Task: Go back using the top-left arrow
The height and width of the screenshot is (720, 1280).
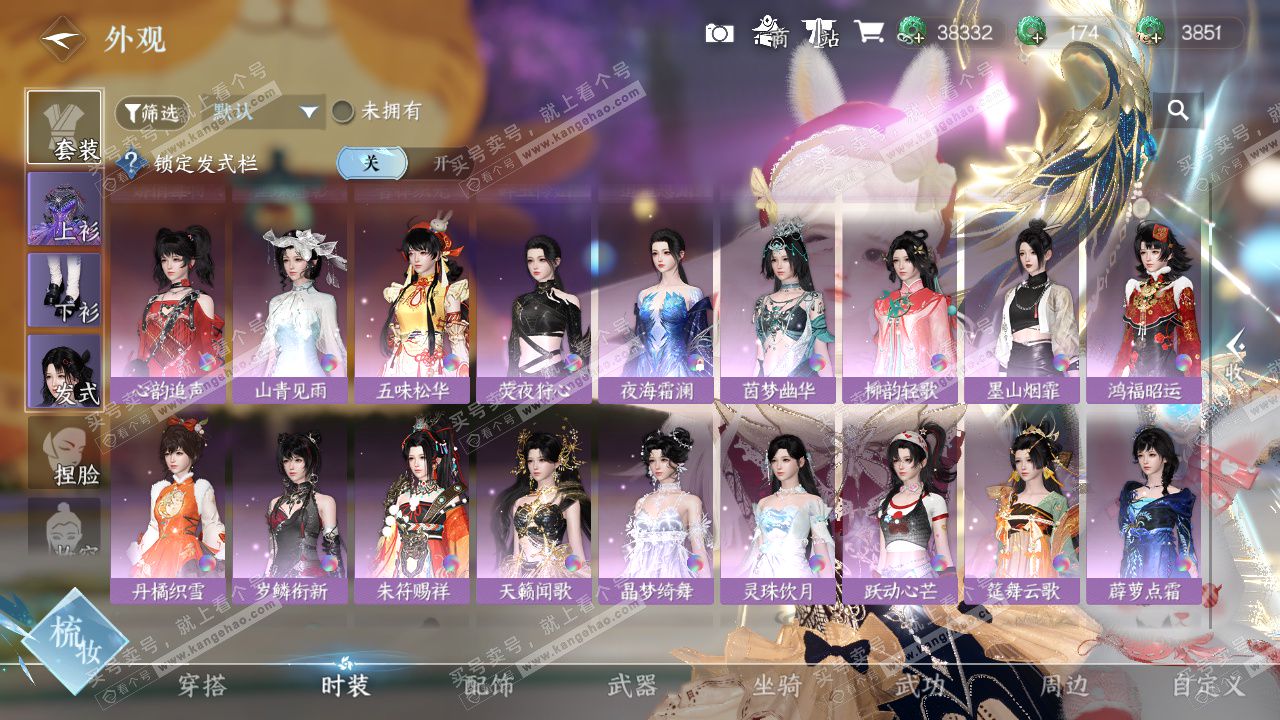Action: [x=62, y=39]
